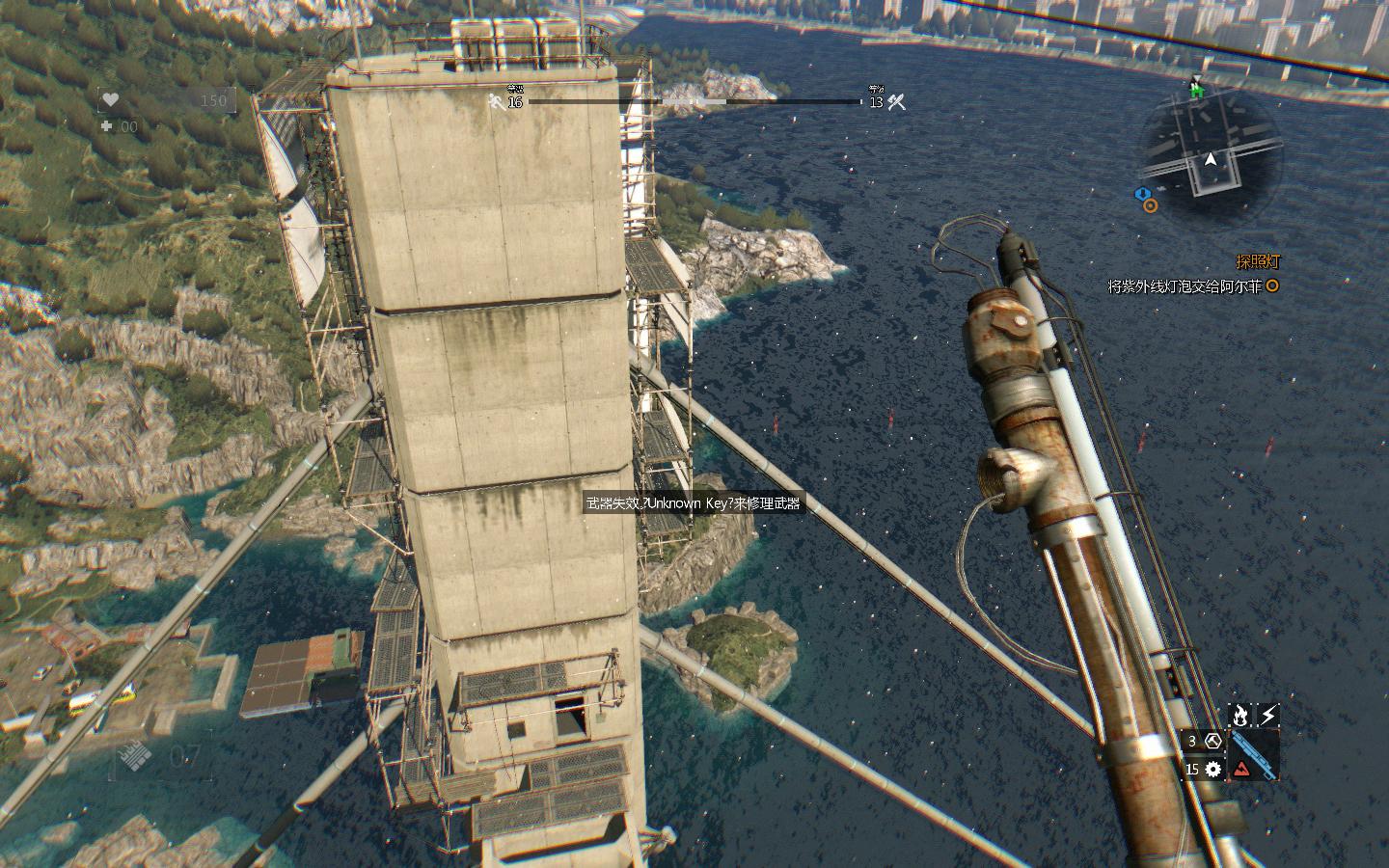This screenshot has width=1389, height=868.
Task: Click the red broken-weapon warning triangle
Action: click(x=1241, y=769)
